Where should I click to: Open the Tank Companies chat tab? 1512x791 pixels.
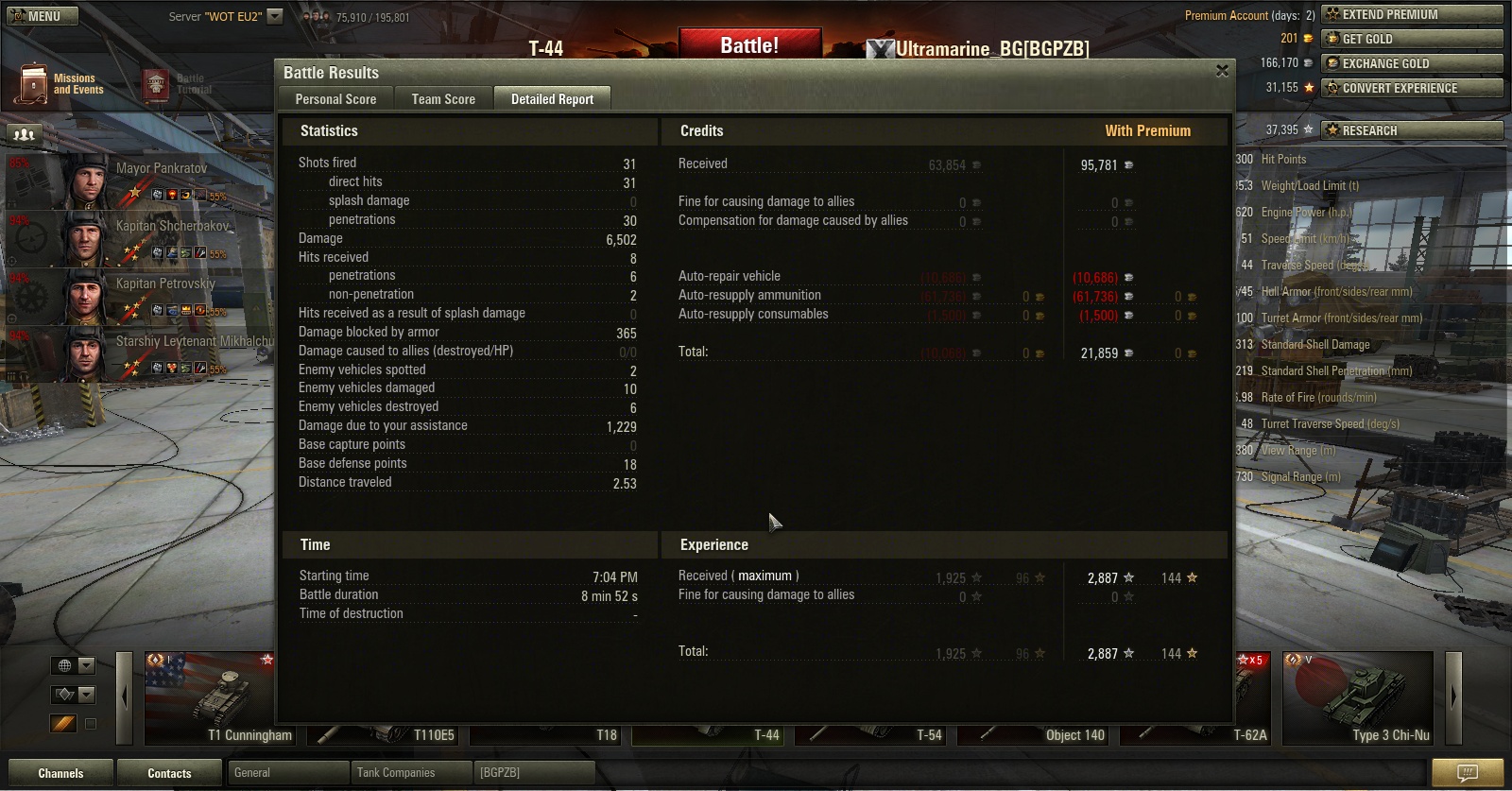(x=410, y=773)
